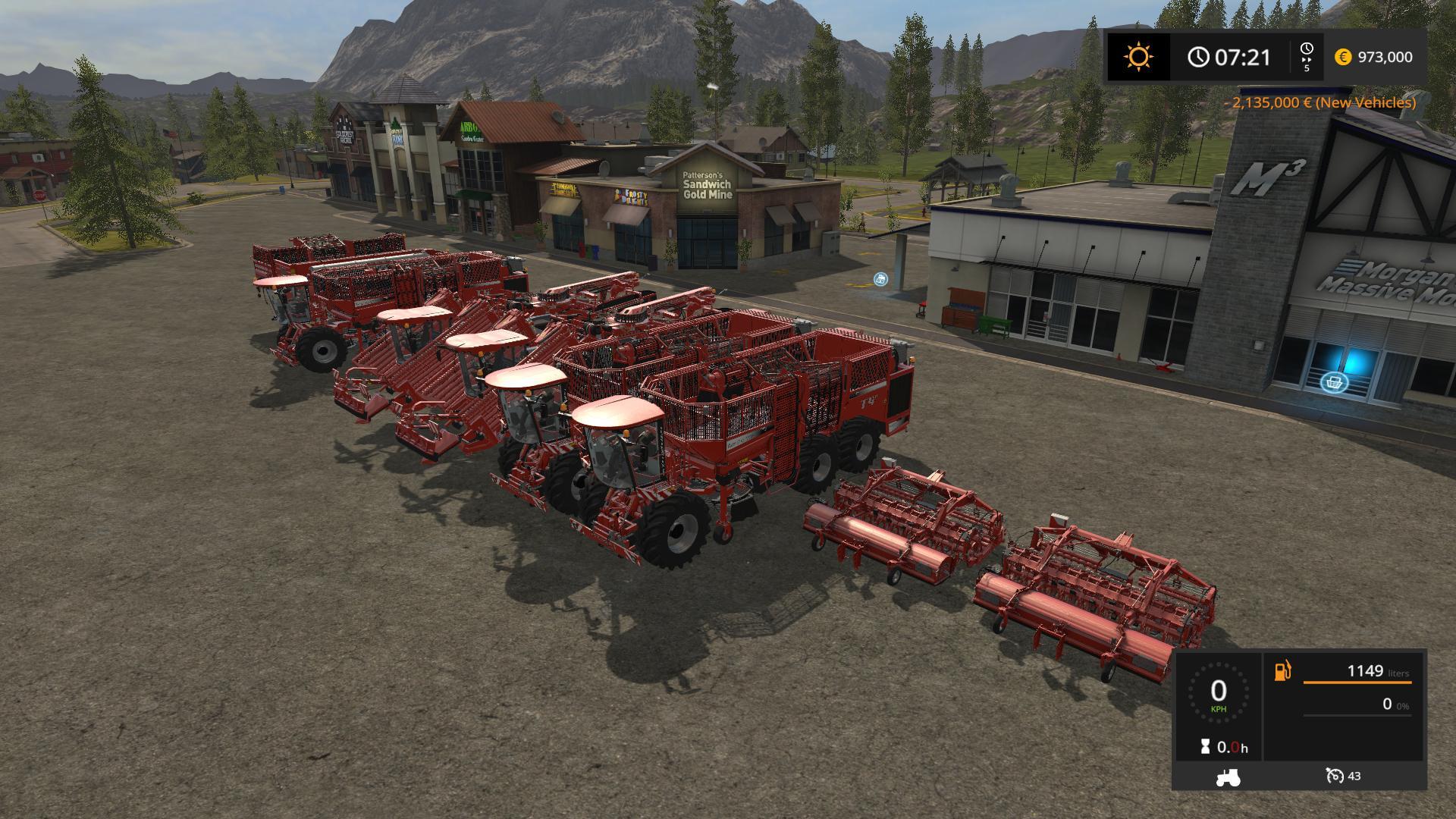1456x819 pixels.
Task: Select the tractor vehicle icon
Action: (x=1228, y=777)
